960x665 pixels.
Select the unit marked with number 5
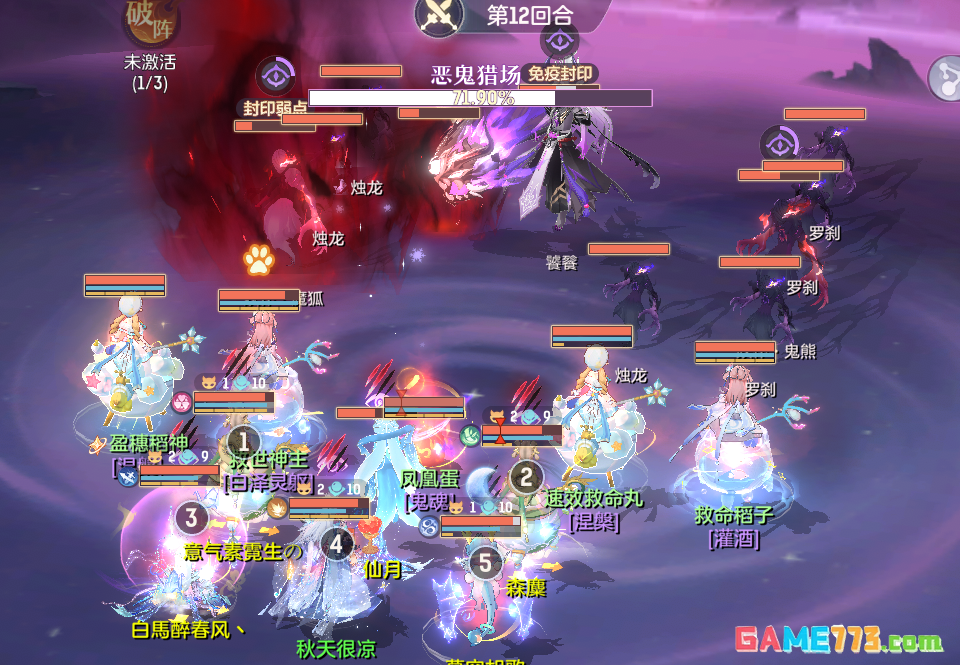485,562
